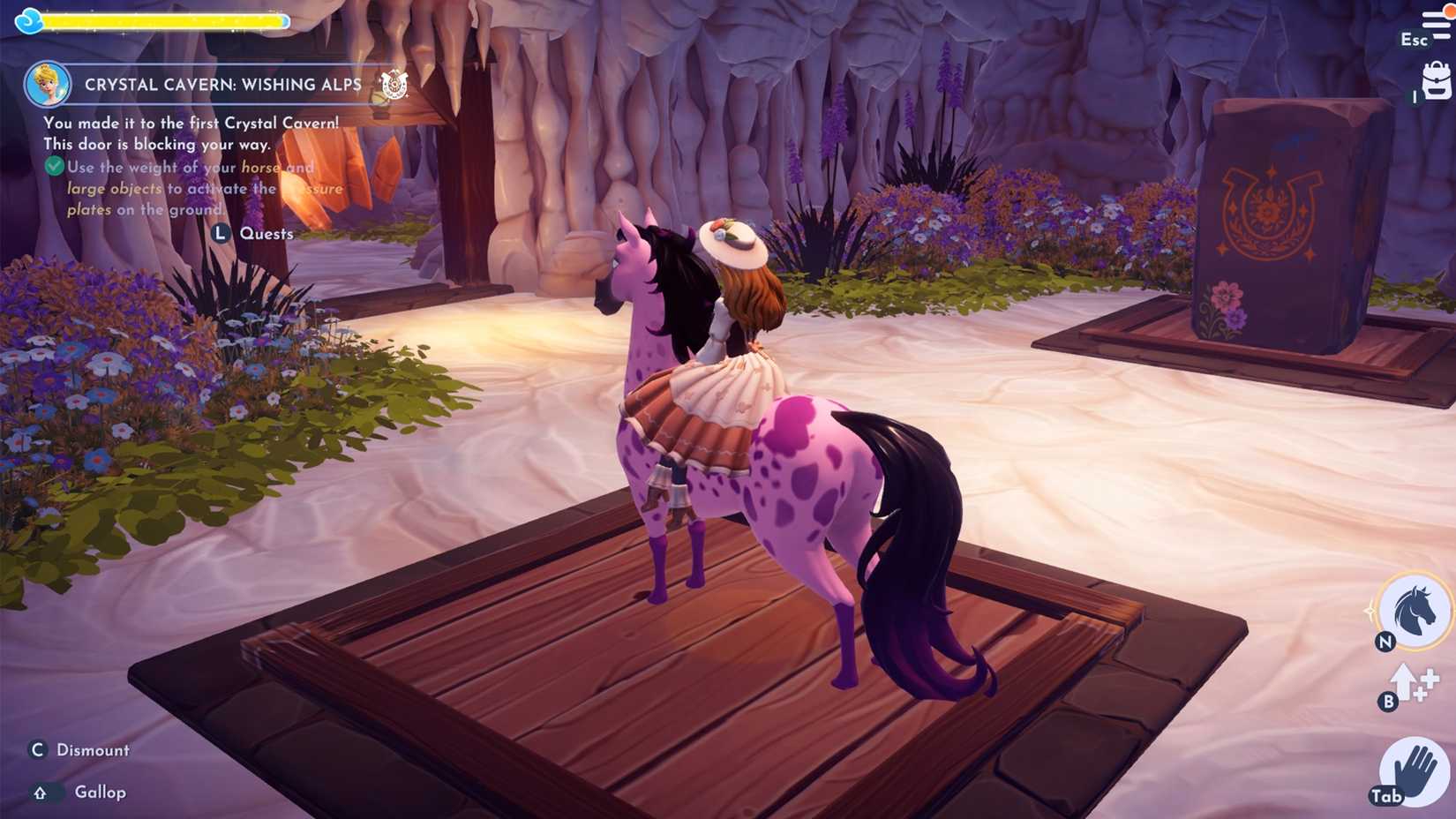Click the Gallop button
Viewport: 1456px width, 819px height.
click(x=99, y=792)
